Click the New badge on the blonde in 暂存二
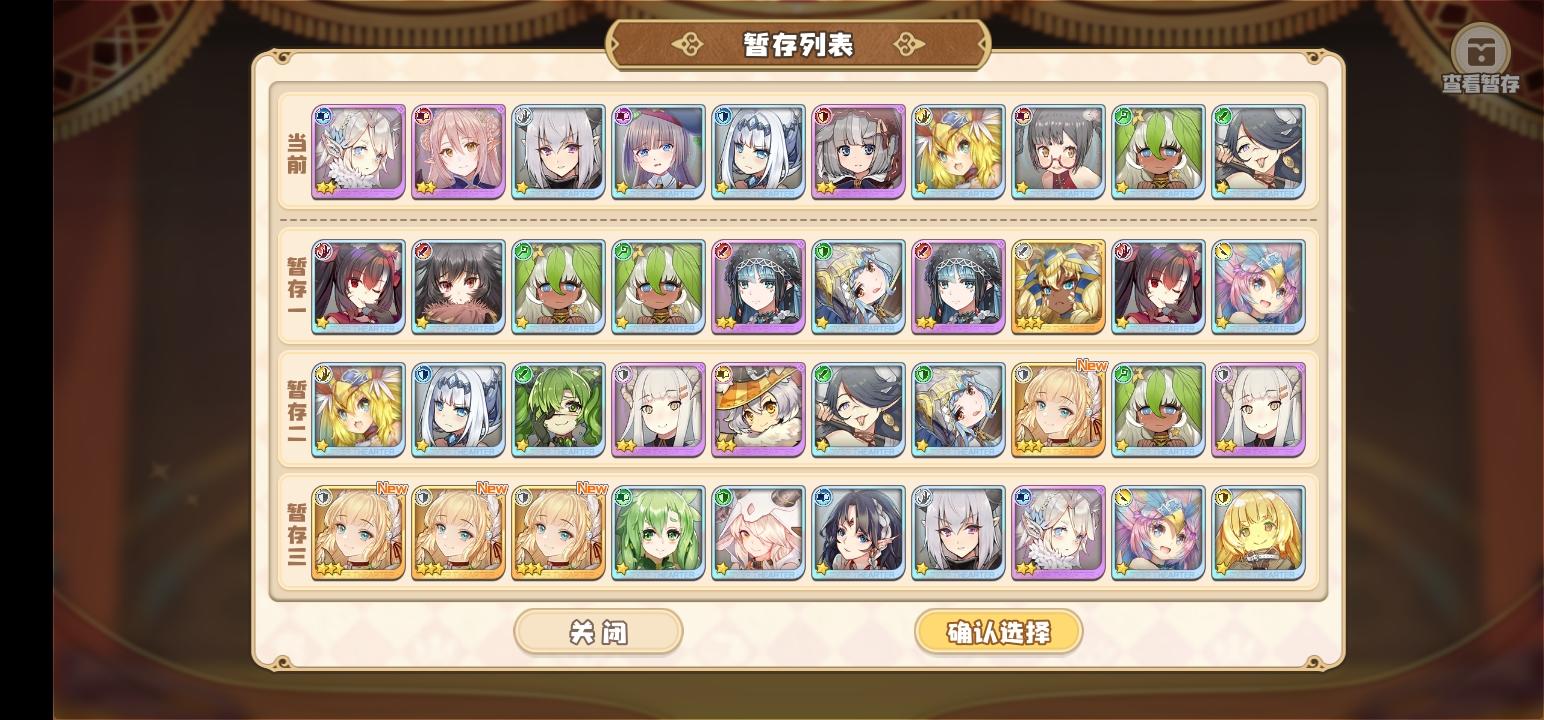 [x=1090, y=367]
